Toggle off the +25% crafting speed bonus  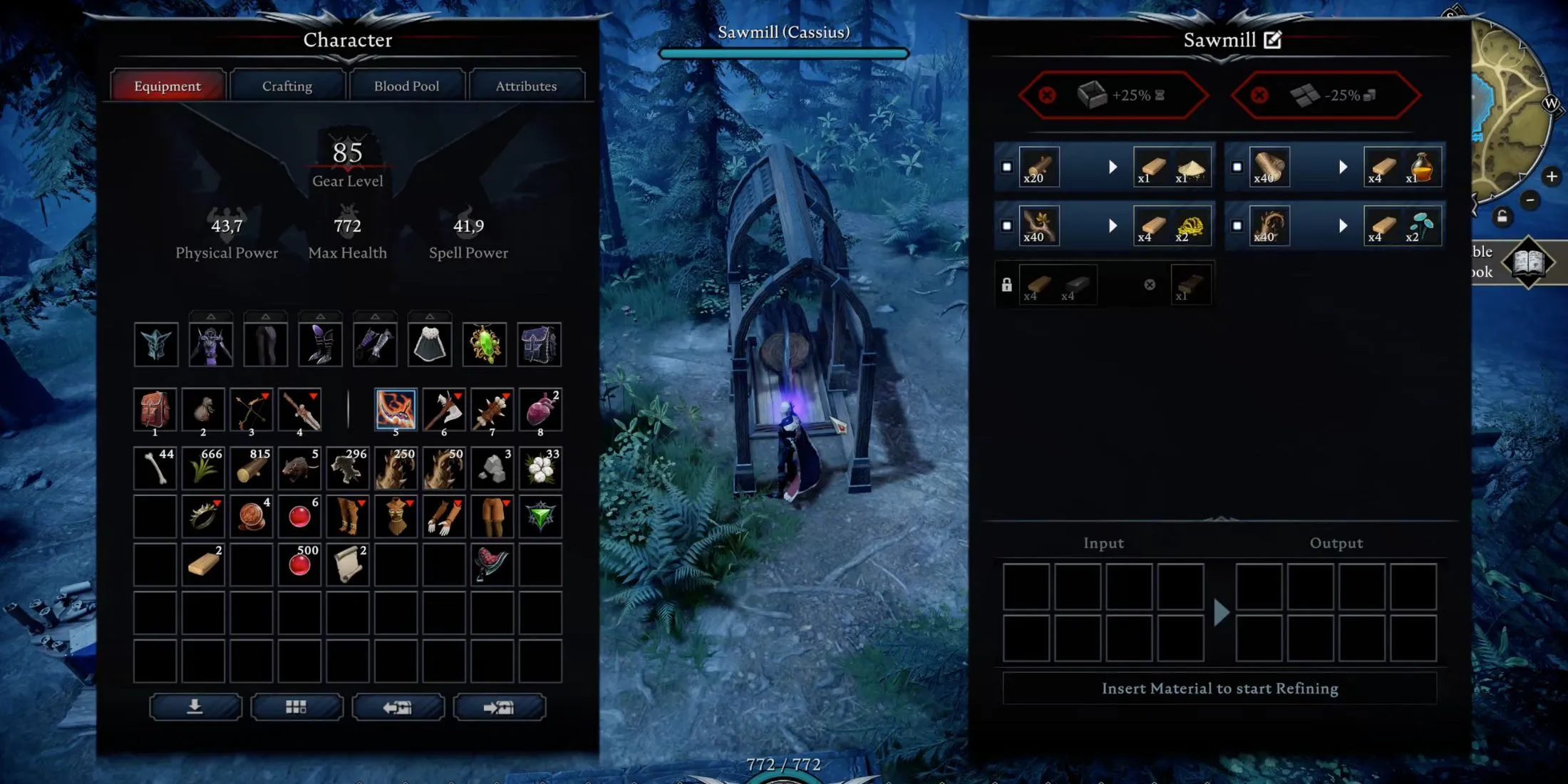[1047, 93]
